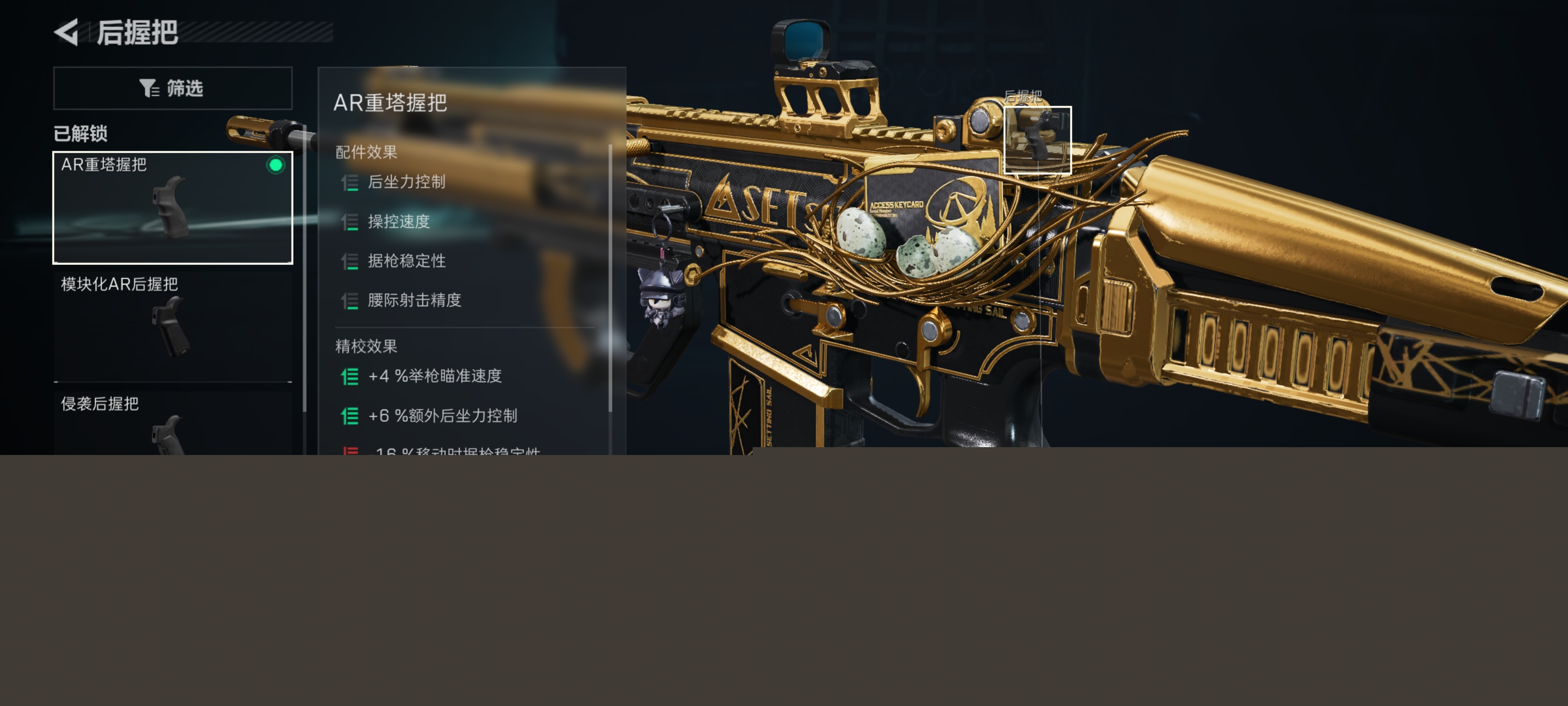Choose the 模块化AR后握把 grip card

(x=173, y=326)
